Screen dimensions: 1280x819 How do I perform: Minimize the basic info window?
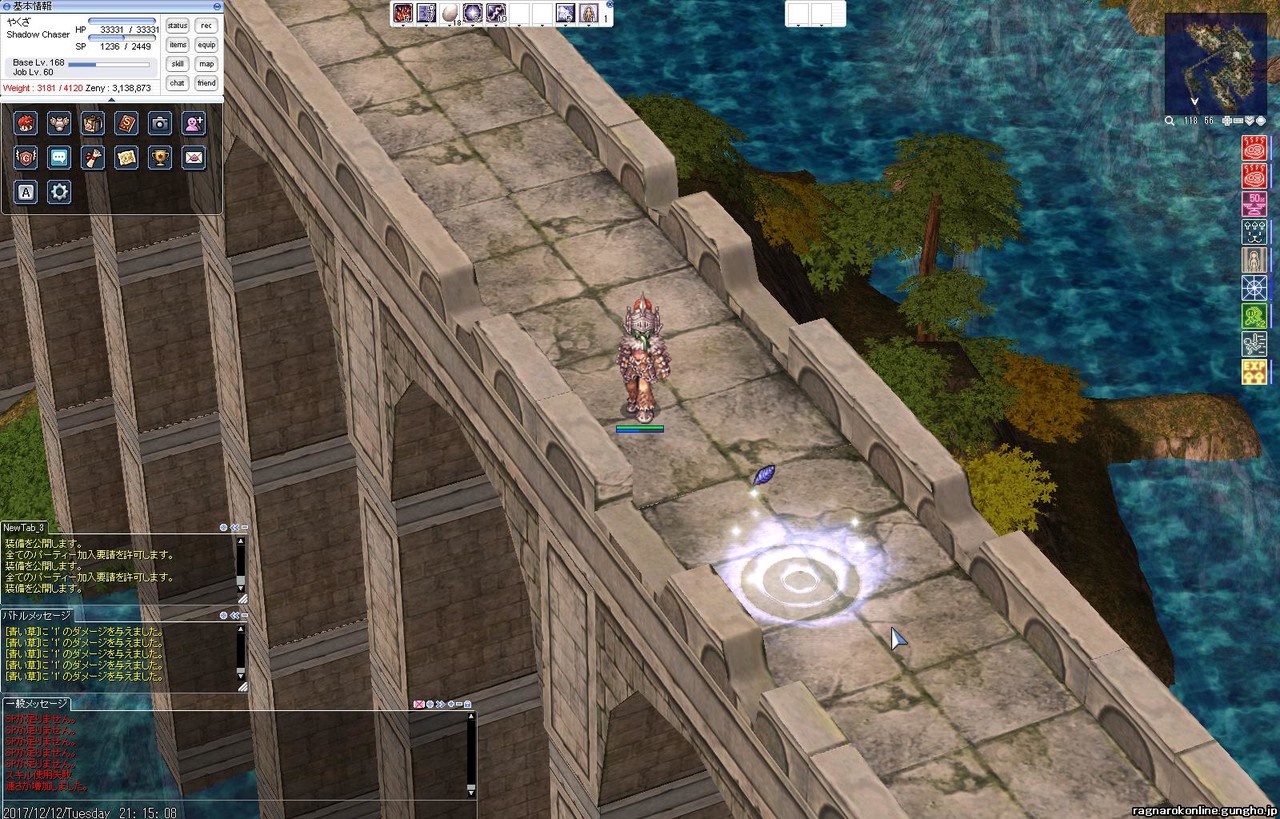click(x=218, y=5)
